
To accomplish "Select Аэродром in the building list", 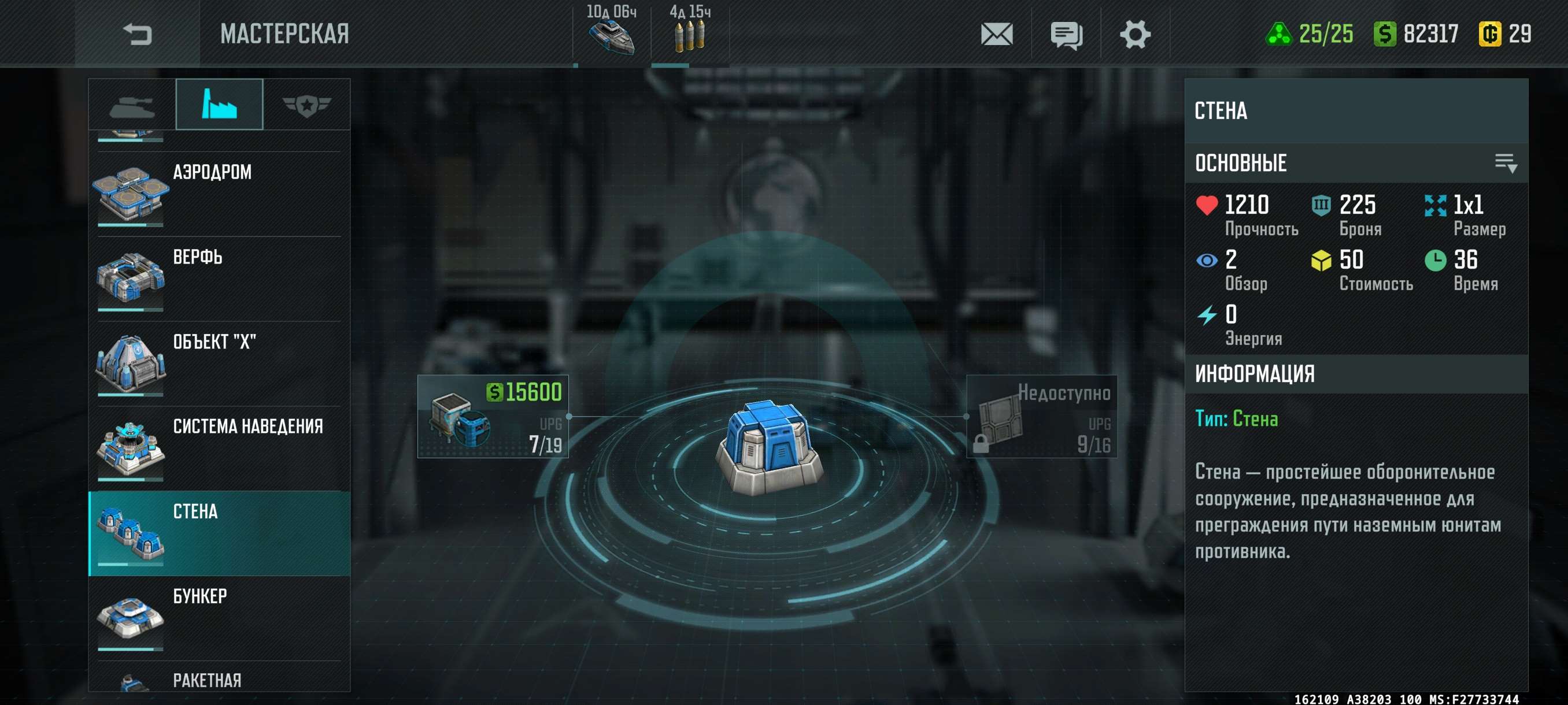I will point(219,194).
